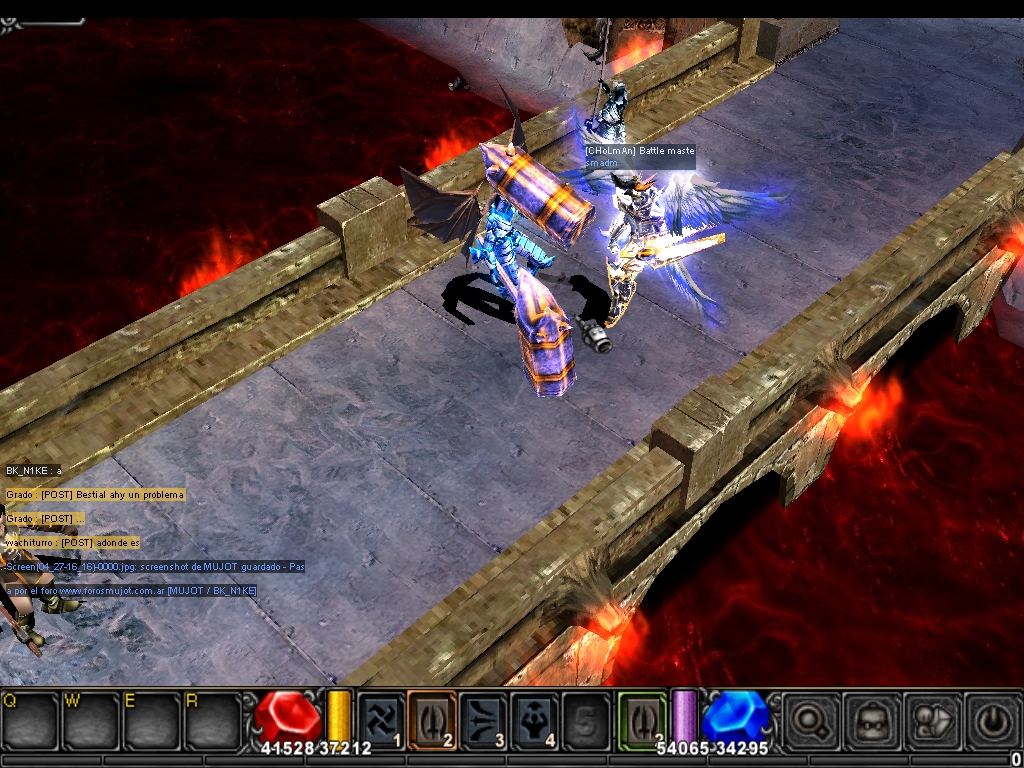This screenshot has height=768, width=1024.
Task: Select the E item hotkey slot
Action: [151, 720]
